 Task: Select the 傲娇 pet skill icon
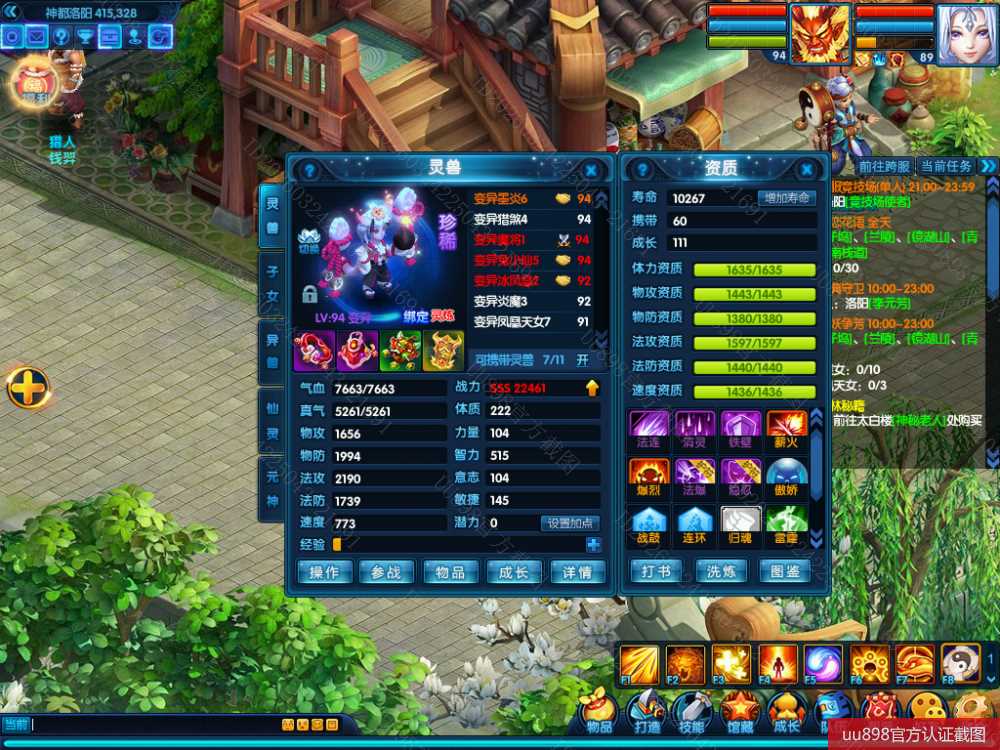coord(787,478)
